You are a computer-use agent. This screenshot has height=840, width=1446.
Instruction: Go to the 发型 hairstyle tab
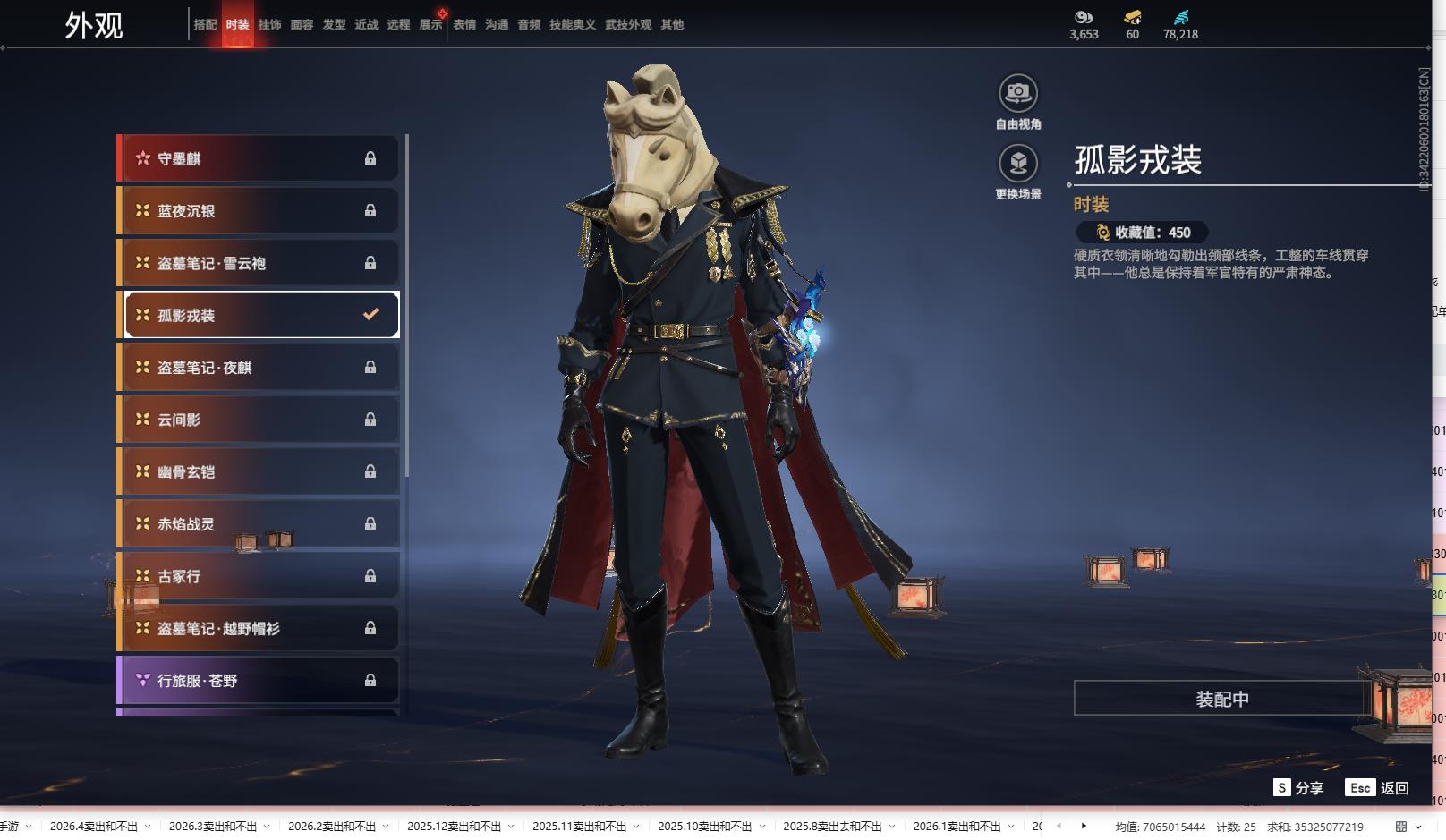pyautogui.click(x=334, y=25)
